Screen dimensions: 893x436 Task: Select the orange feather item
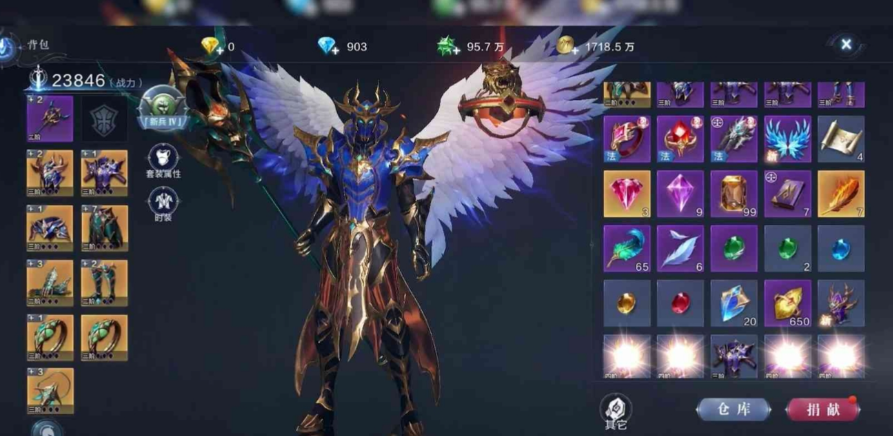click(841, 193)
